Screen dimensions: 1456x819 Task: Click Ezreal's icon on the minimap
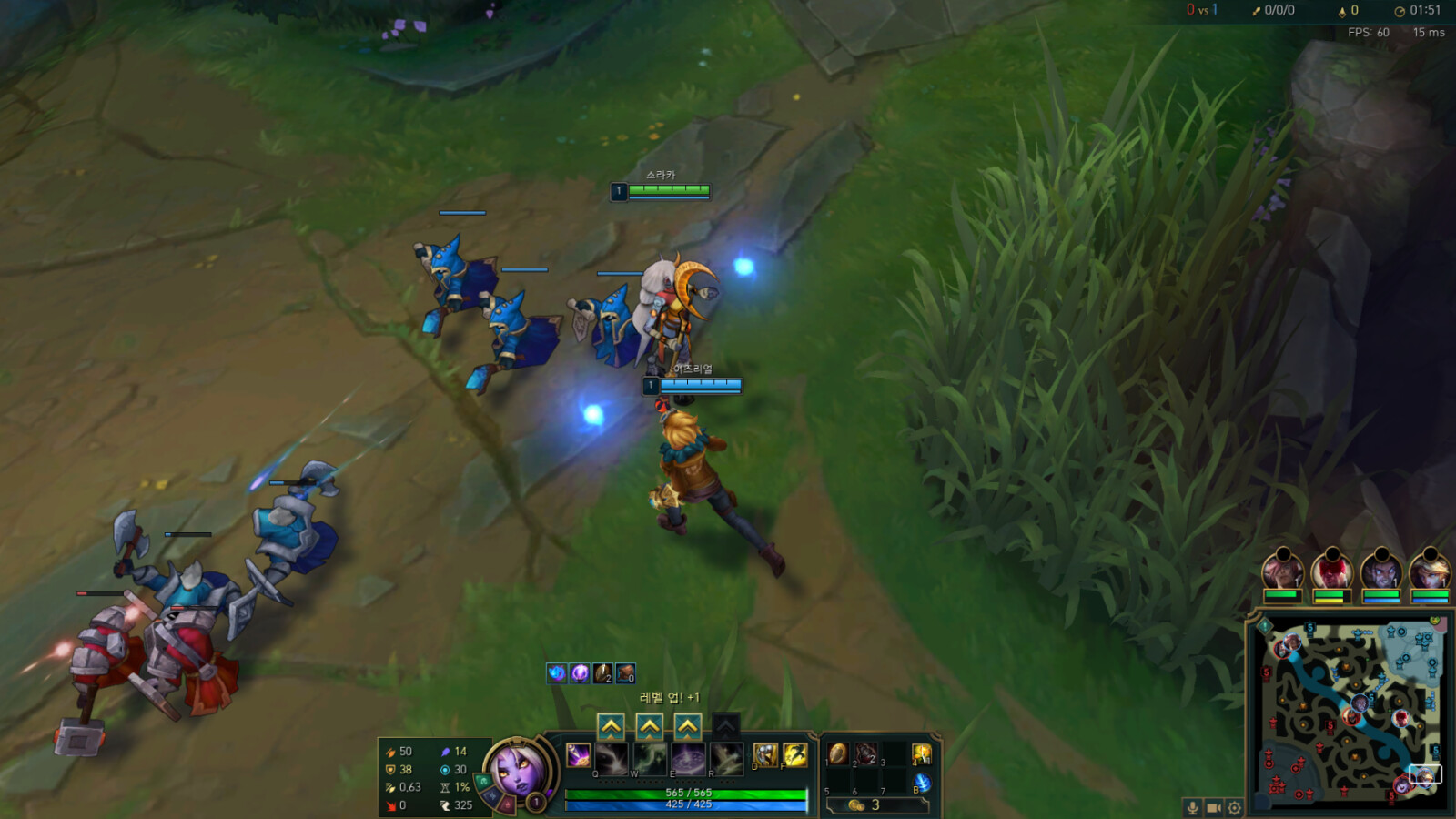pyautogui.click(x=1423, y=777)
